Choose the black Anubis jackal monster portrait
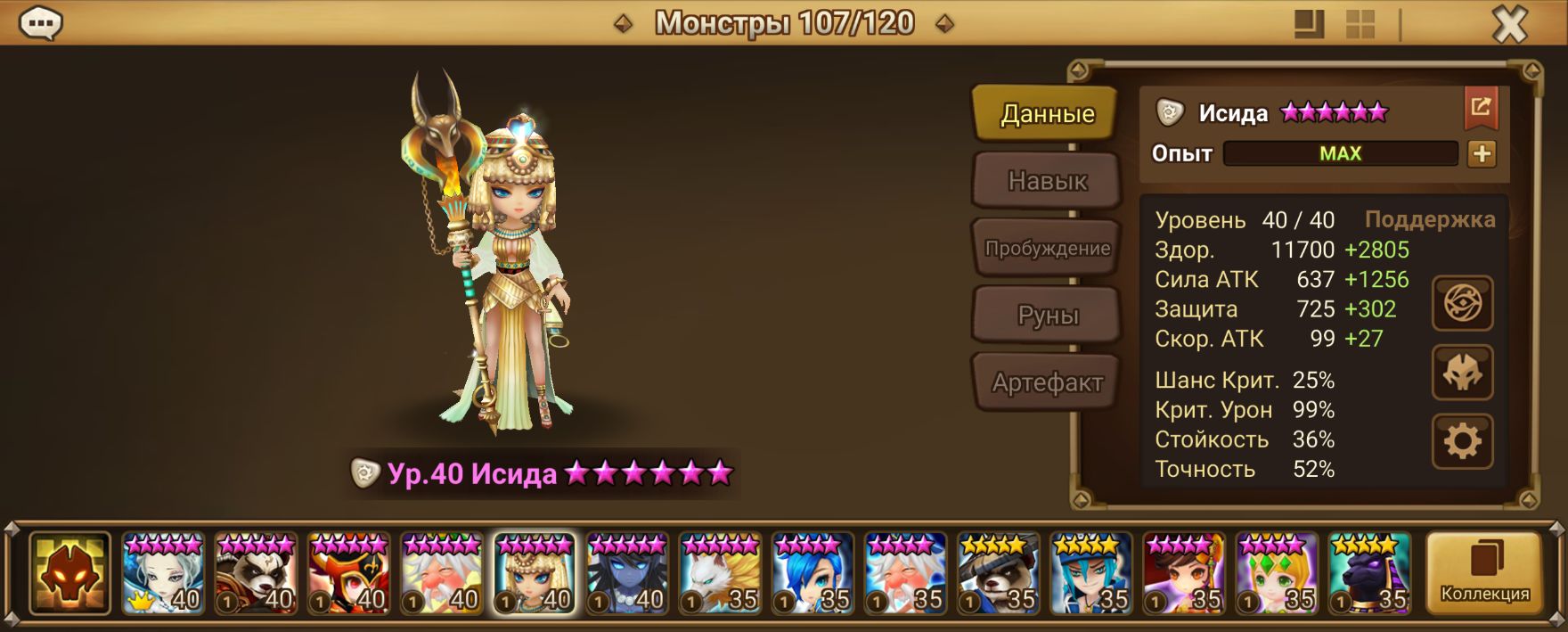 [x=1368, y=574]
